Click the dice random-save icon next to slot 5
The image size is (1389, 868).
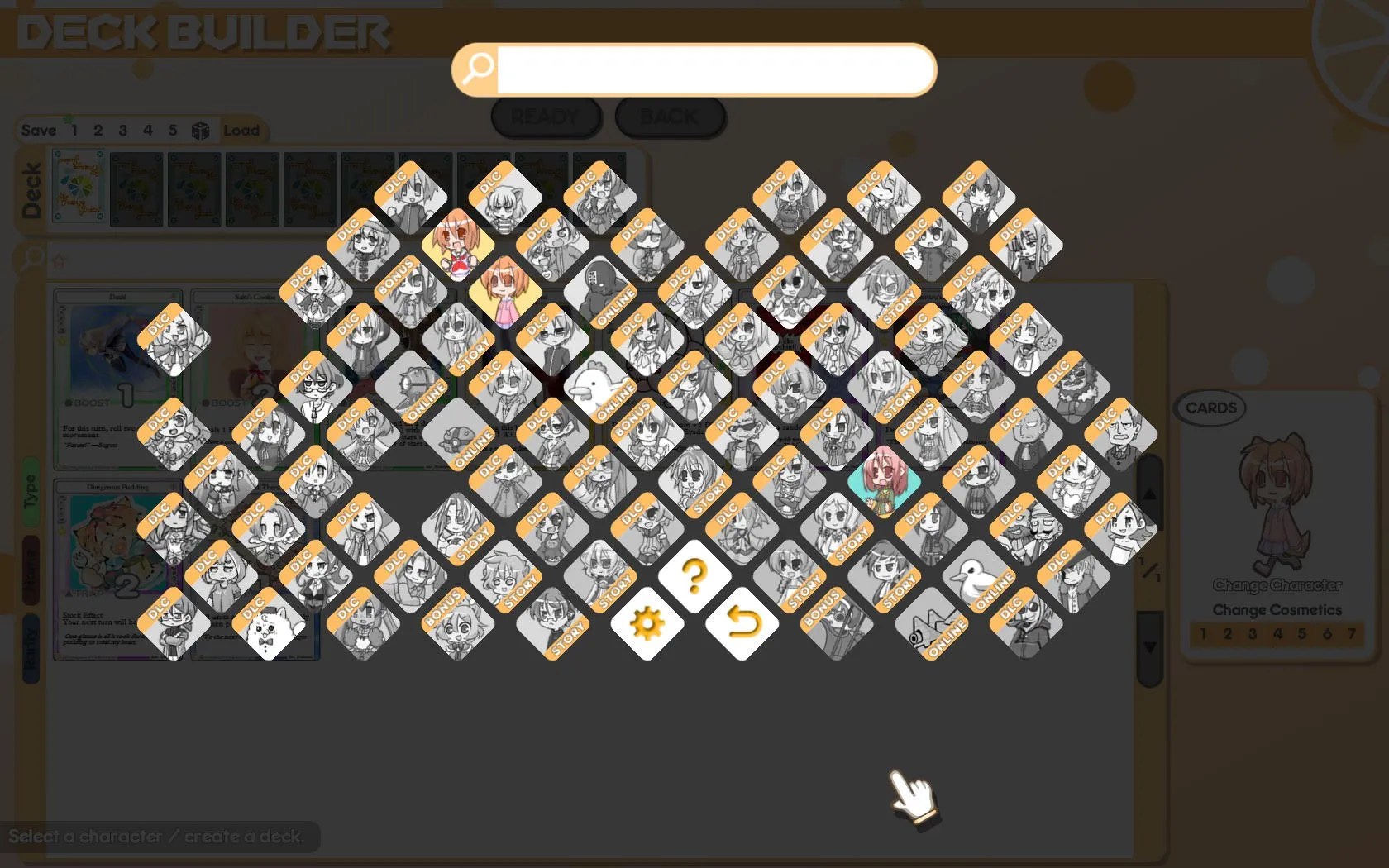click(x=200, y=130)
